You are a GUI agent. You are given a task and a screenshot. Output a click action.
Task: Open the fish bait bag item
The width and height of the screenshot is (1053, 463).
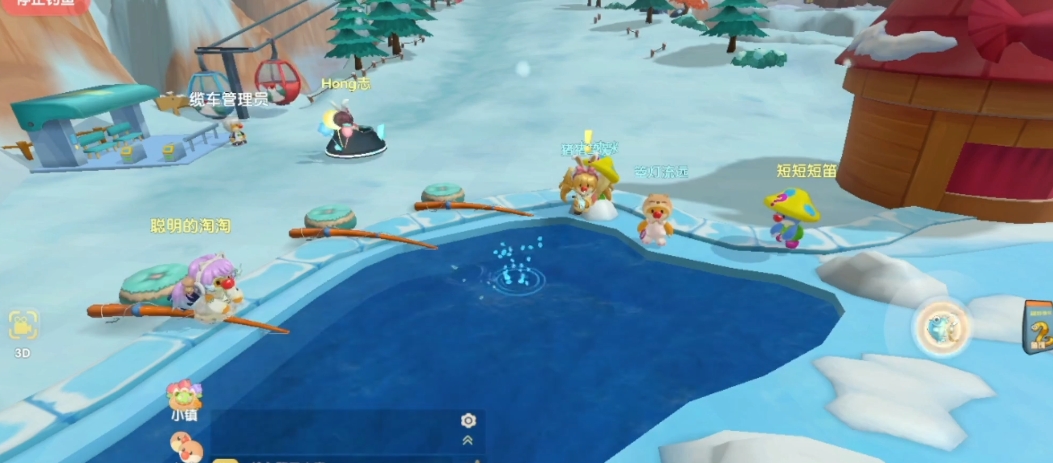(x=1038, y=327)
